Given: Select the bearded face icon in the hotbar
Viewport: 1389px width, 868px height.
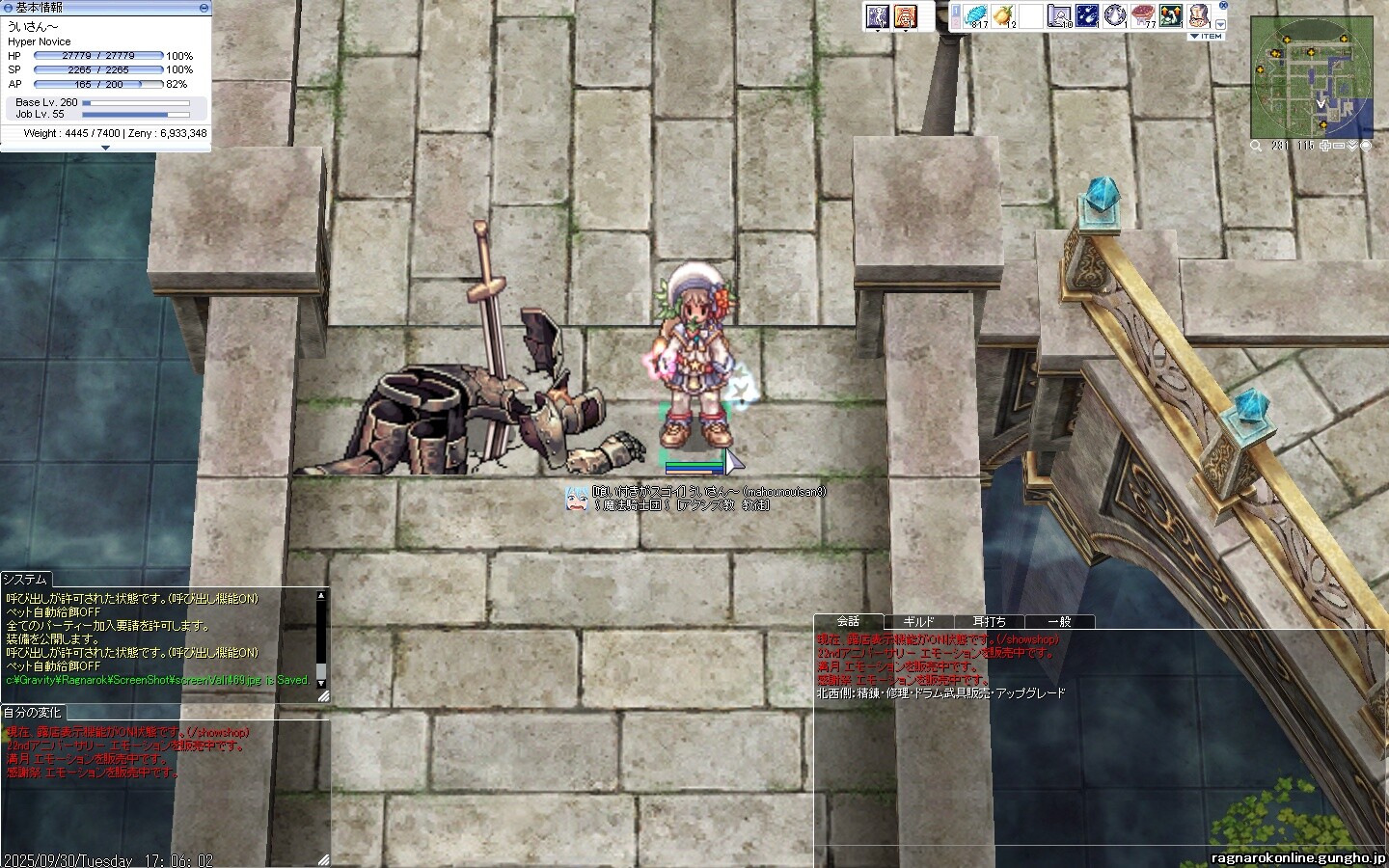Looking at the screenshot, I should click(1198, 15).
